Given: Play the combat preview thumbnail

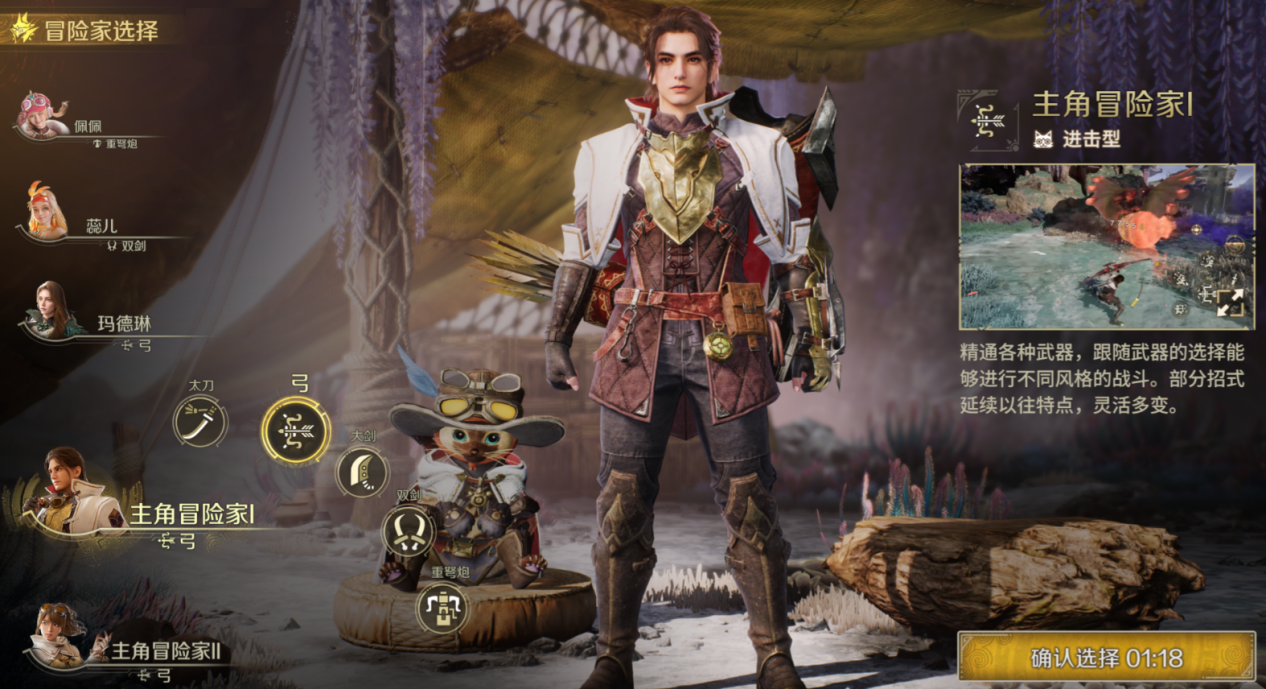Looking at the screenshot, I should (1090, 246).
